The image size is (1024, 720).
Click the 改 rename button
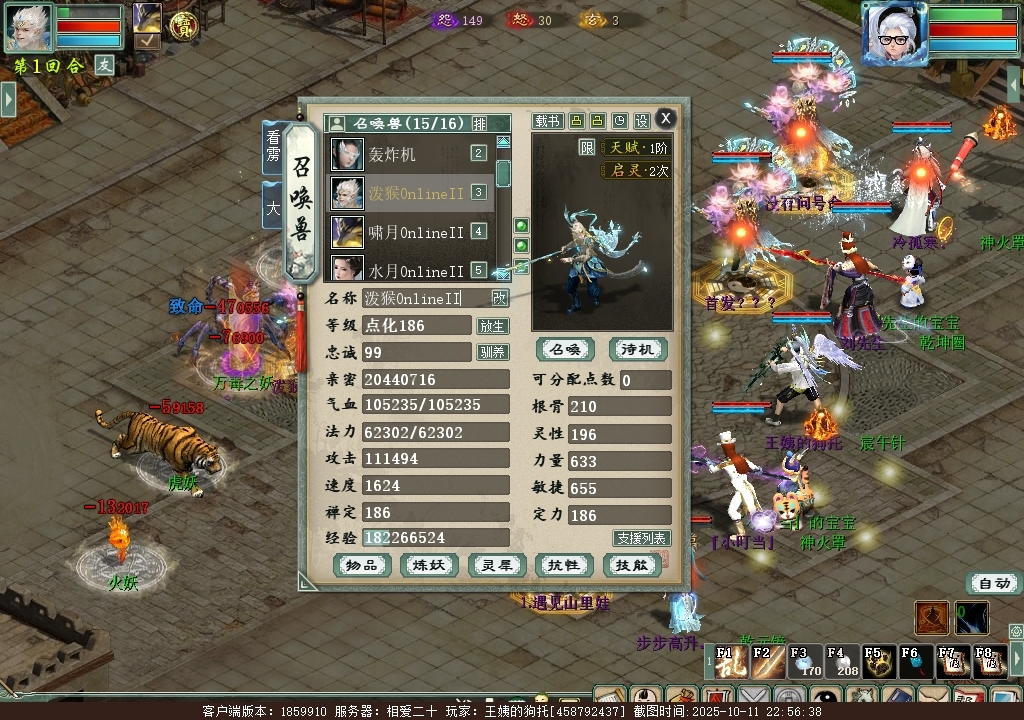[x=499, y=298]
